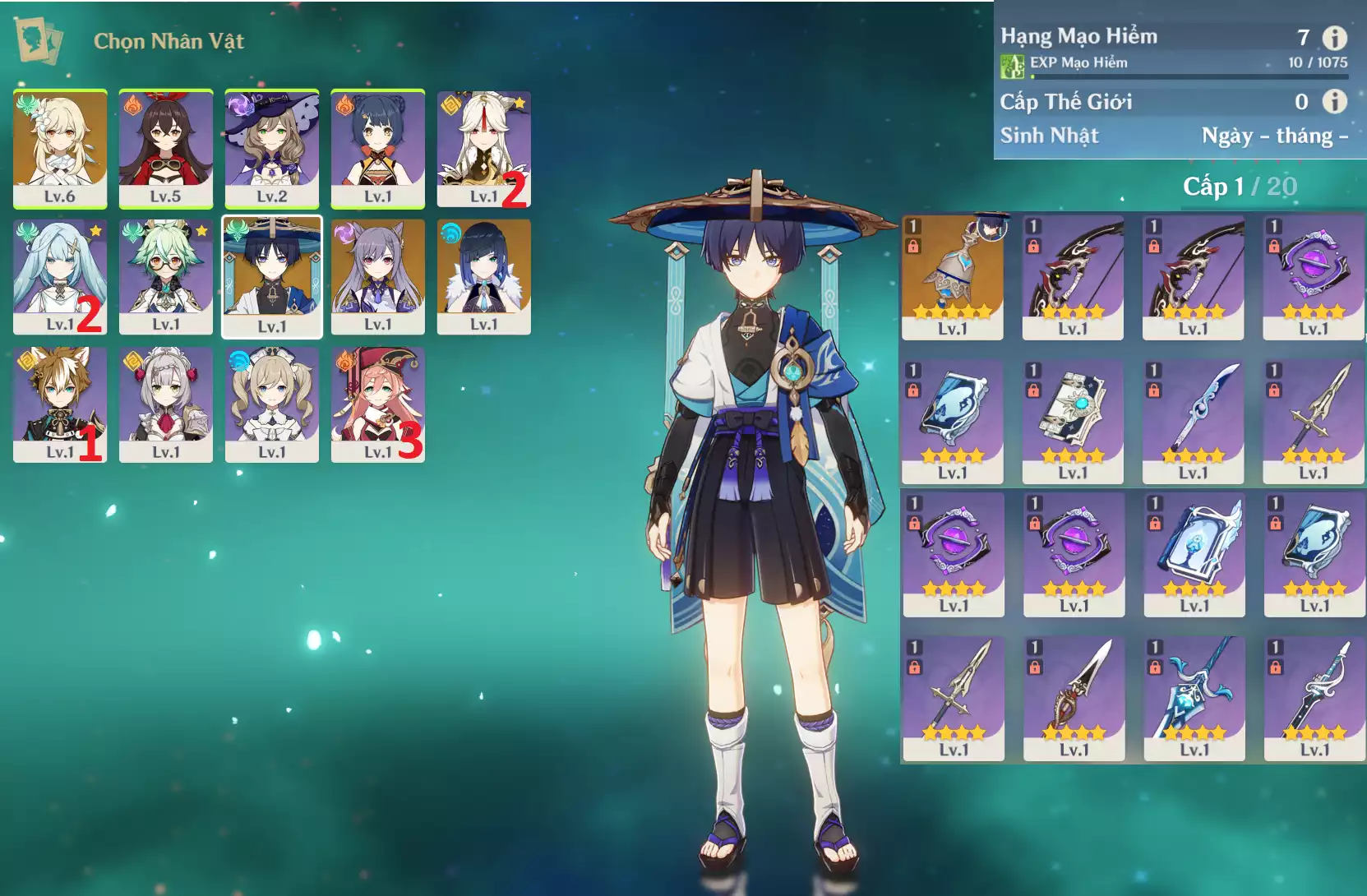Select Gorou's Geo character portrait
The width and height of the screenshot is (1367, 896).
click(60, 404)
